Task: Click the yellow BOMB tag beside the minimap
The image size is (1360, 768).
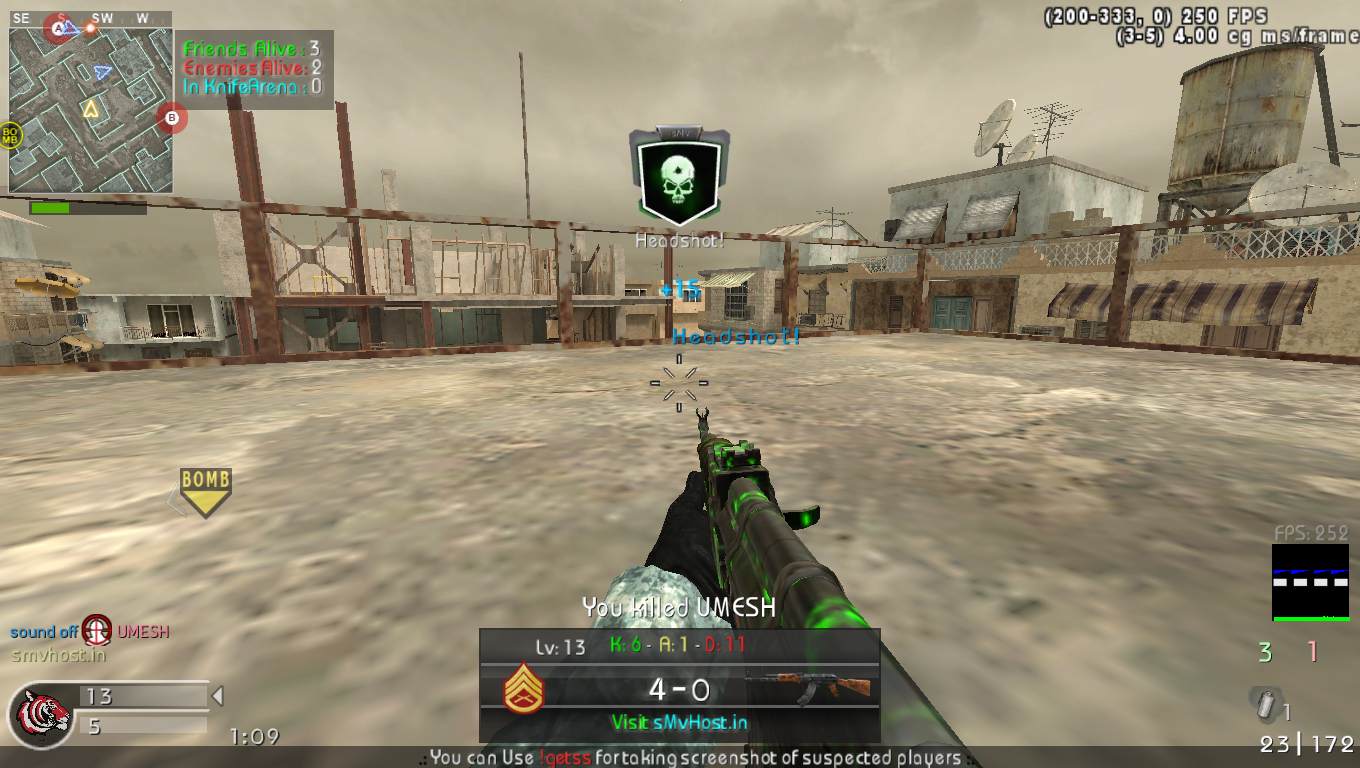Action: (11, 135)
